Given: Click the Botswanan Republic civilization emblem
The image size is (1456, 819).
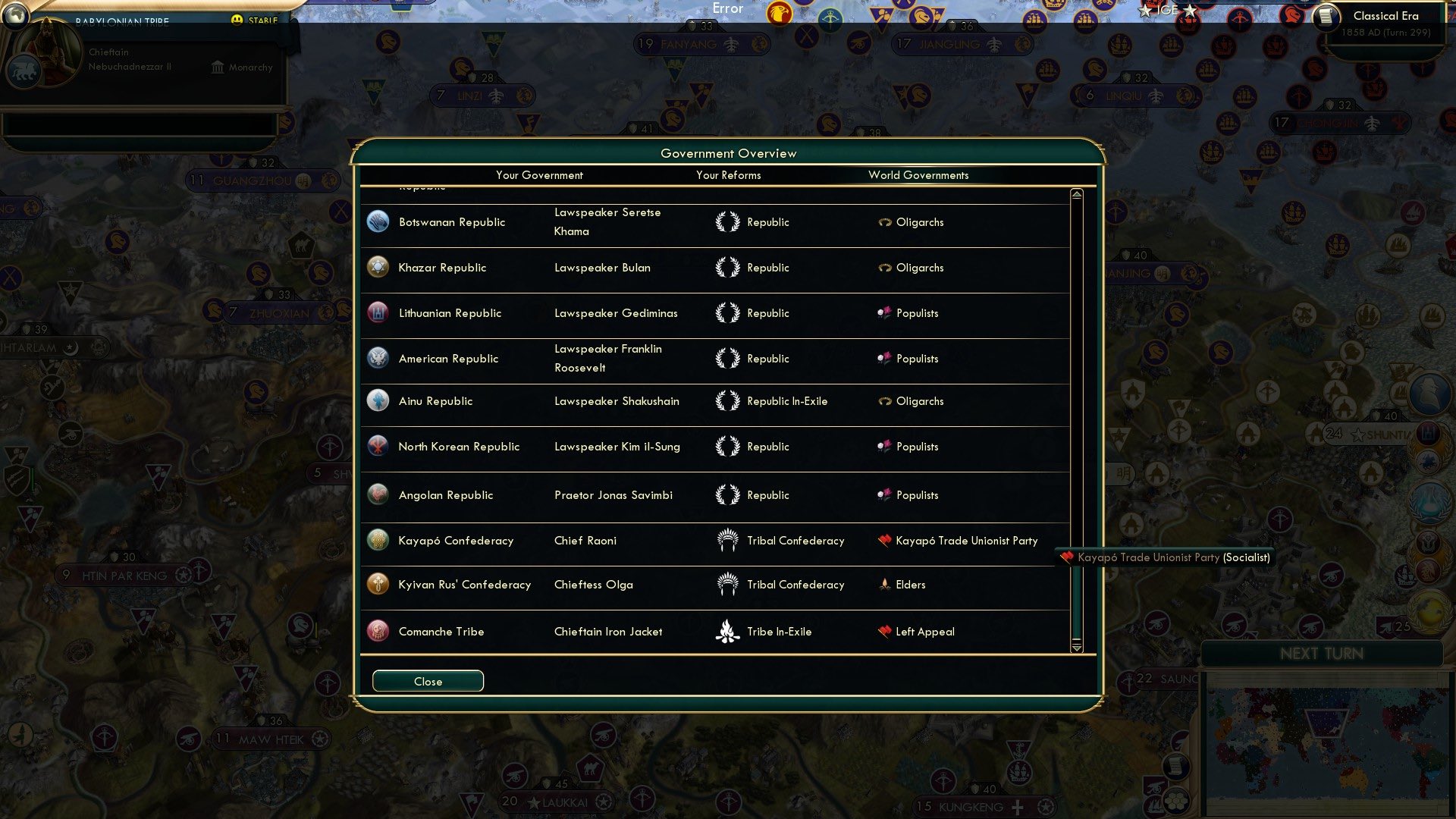Looking at the screenshot, I should coord(378,221).
